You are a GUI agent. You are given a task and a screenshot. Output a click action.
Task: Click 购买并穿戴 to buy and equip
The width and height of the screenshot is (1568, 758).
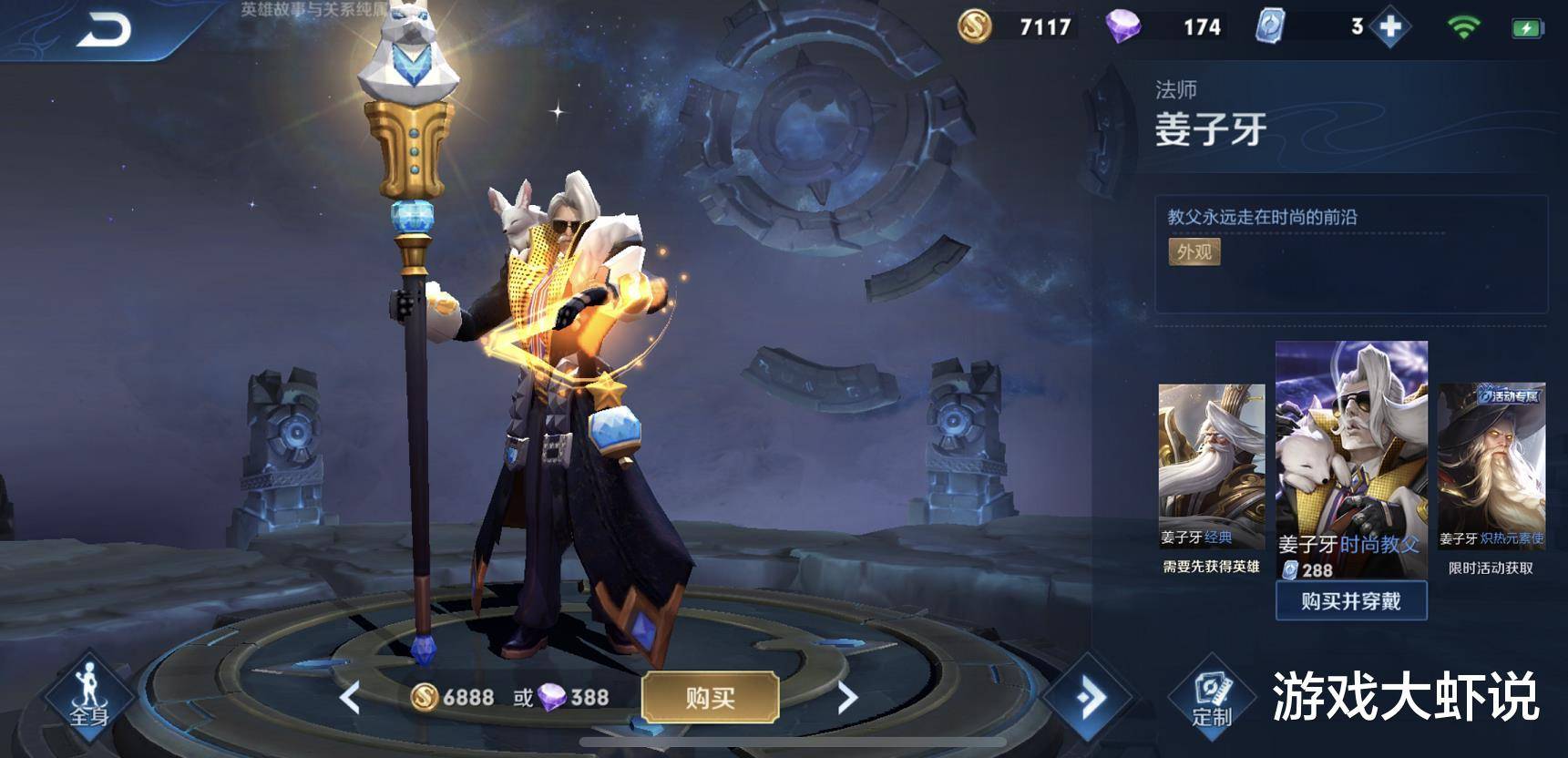pos(1350,601)
